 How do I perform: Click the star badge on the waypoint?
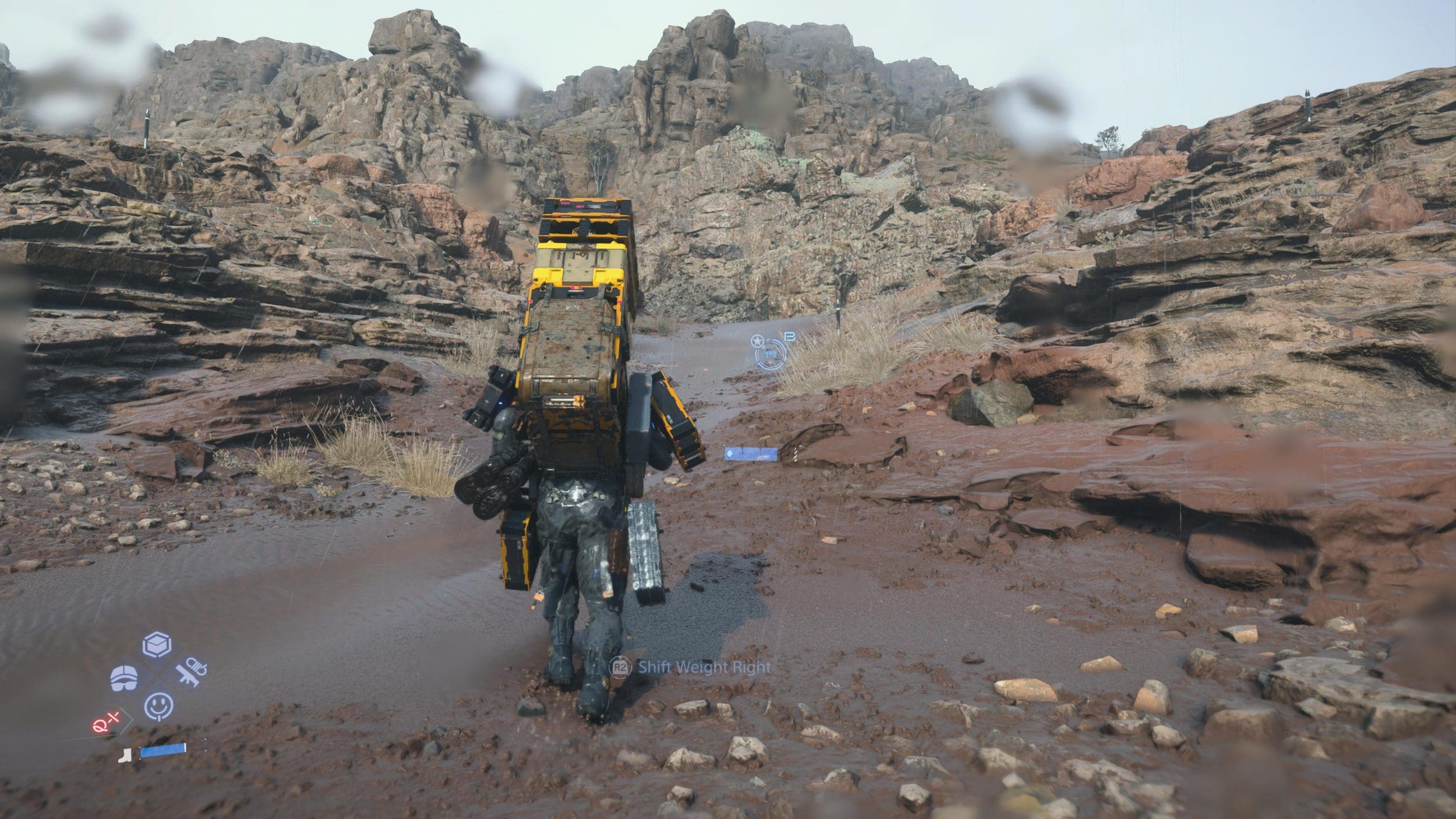[x=757, y=340]
